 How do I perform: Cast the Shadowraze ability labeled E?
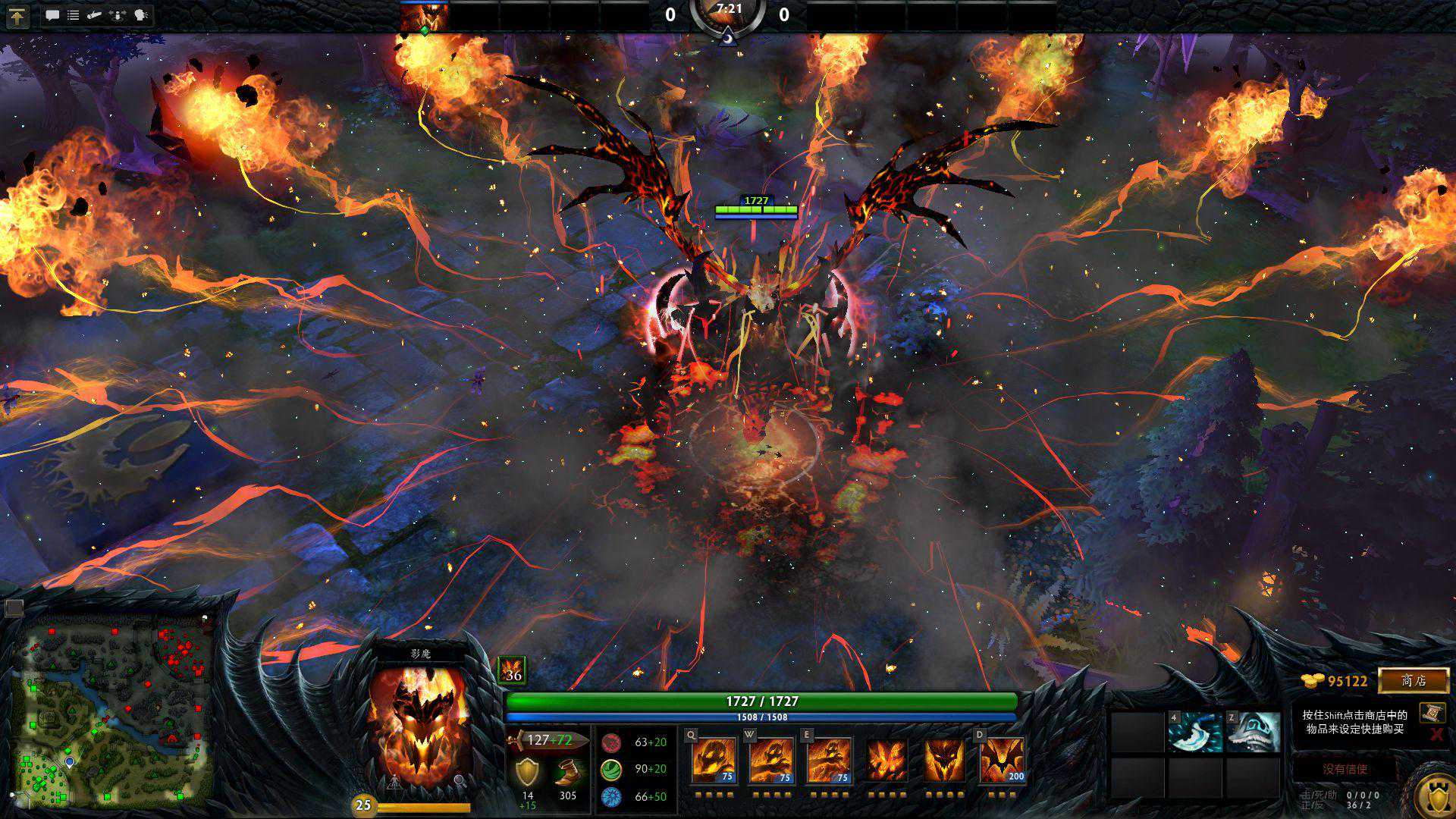pos(829,759)
